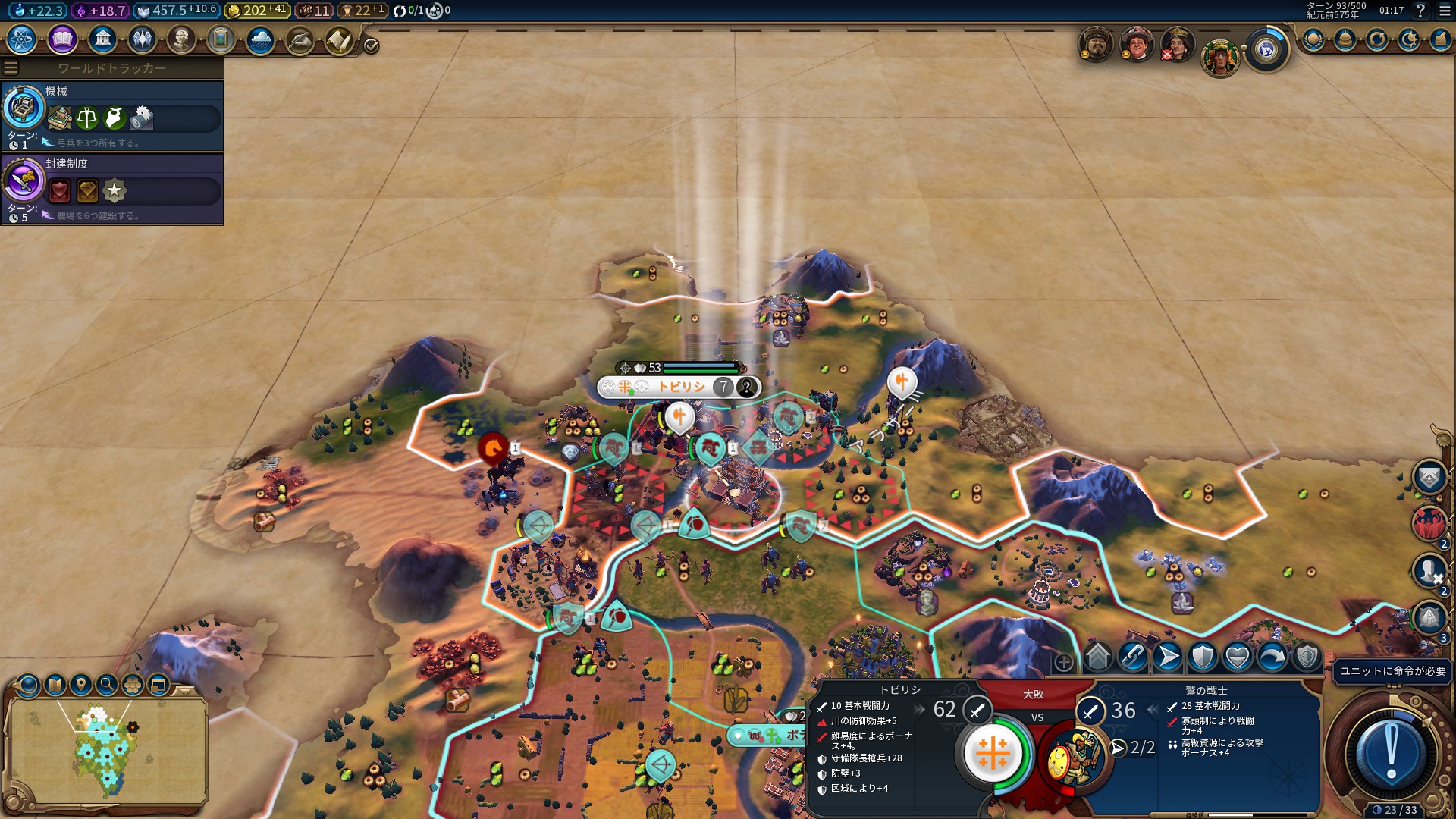
Task: Open the minimap search magnifier tool
Action: [107, 685]
